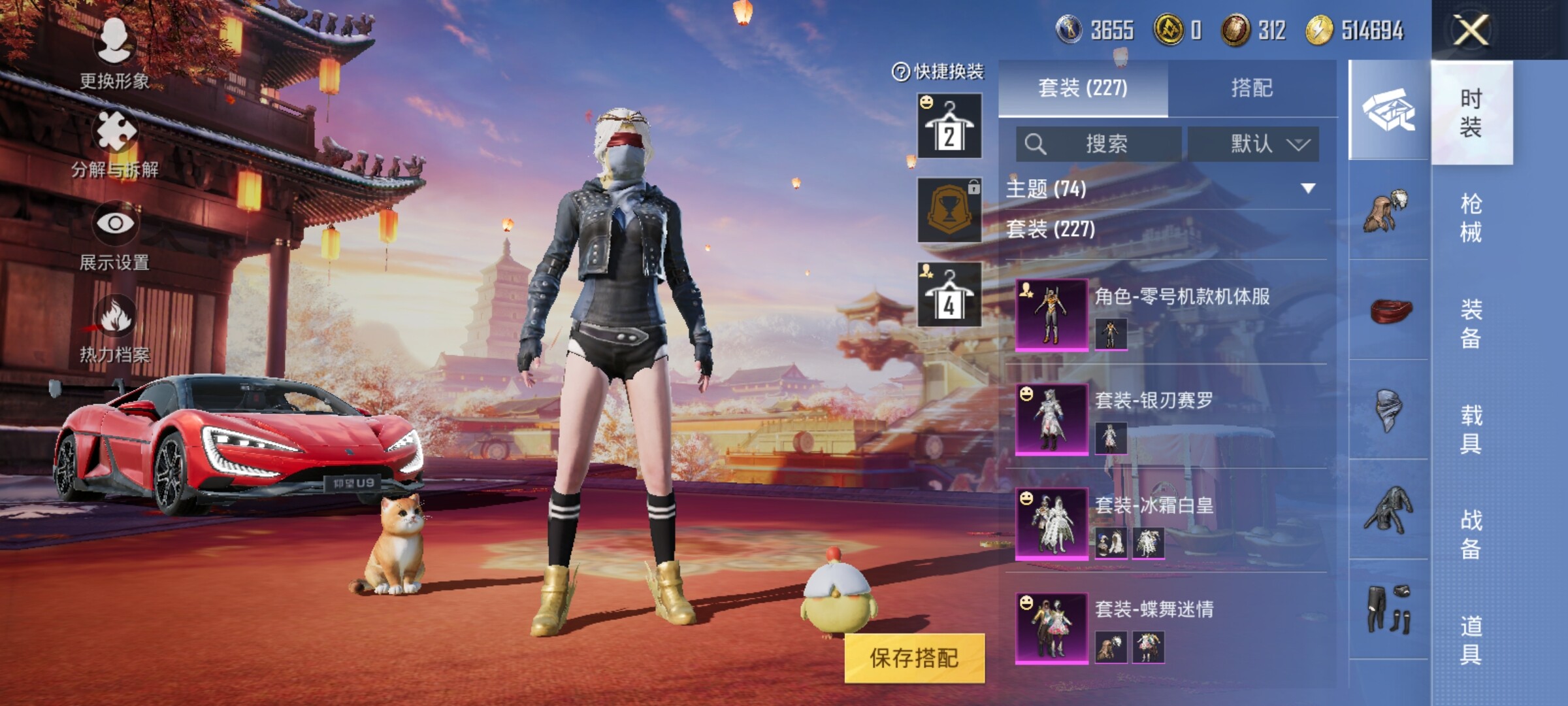Open 更换形象 change appearance

tap(115, 52)
